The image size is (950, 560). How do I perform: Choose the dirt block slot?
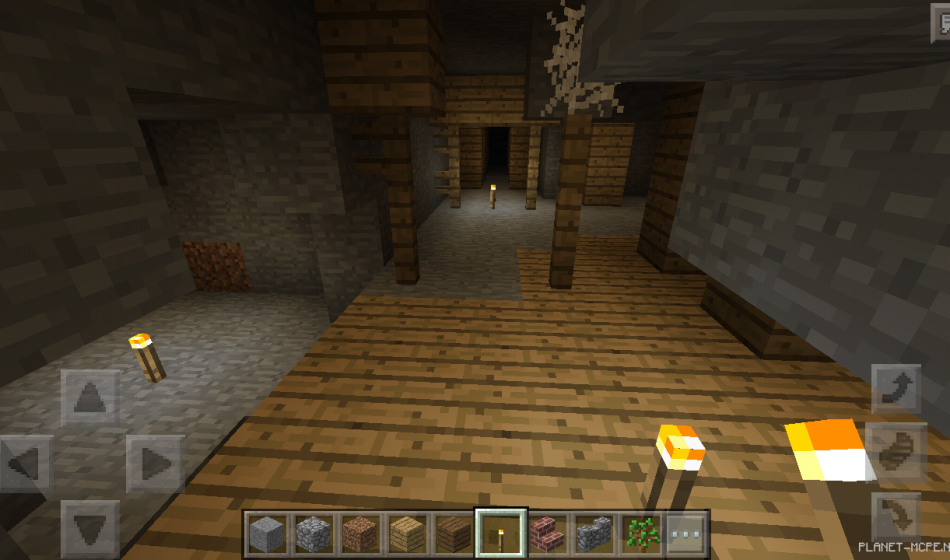pos(360,534)
